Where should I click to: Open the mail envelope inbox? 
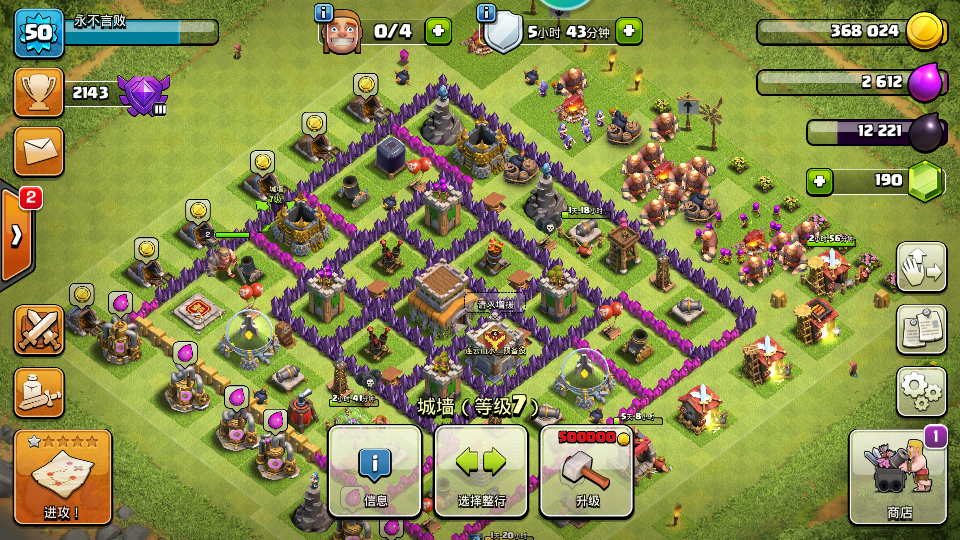coord(39,151)
